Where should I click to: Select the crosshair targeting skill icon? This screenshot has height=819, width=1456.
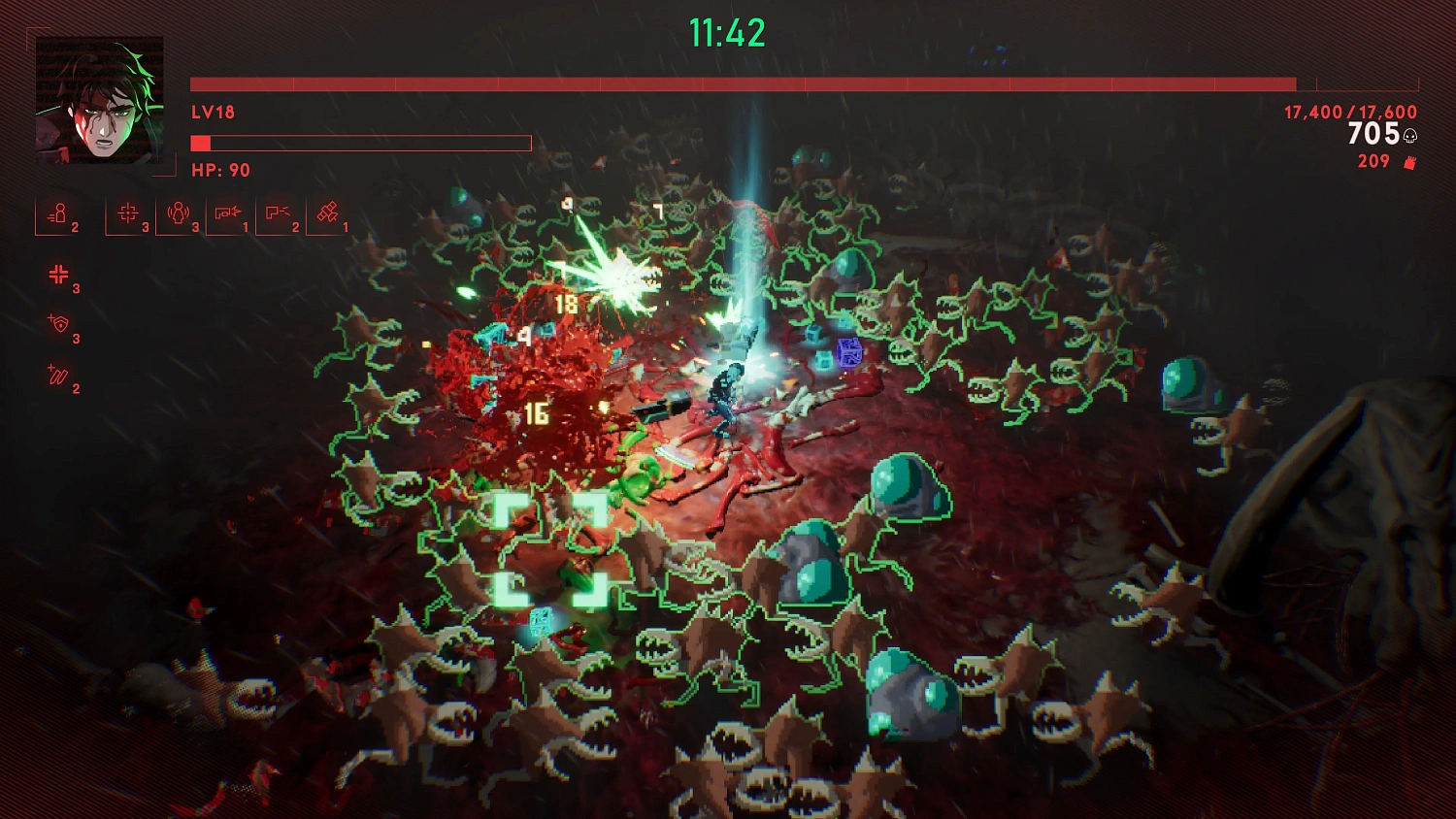tap(127, 212)
